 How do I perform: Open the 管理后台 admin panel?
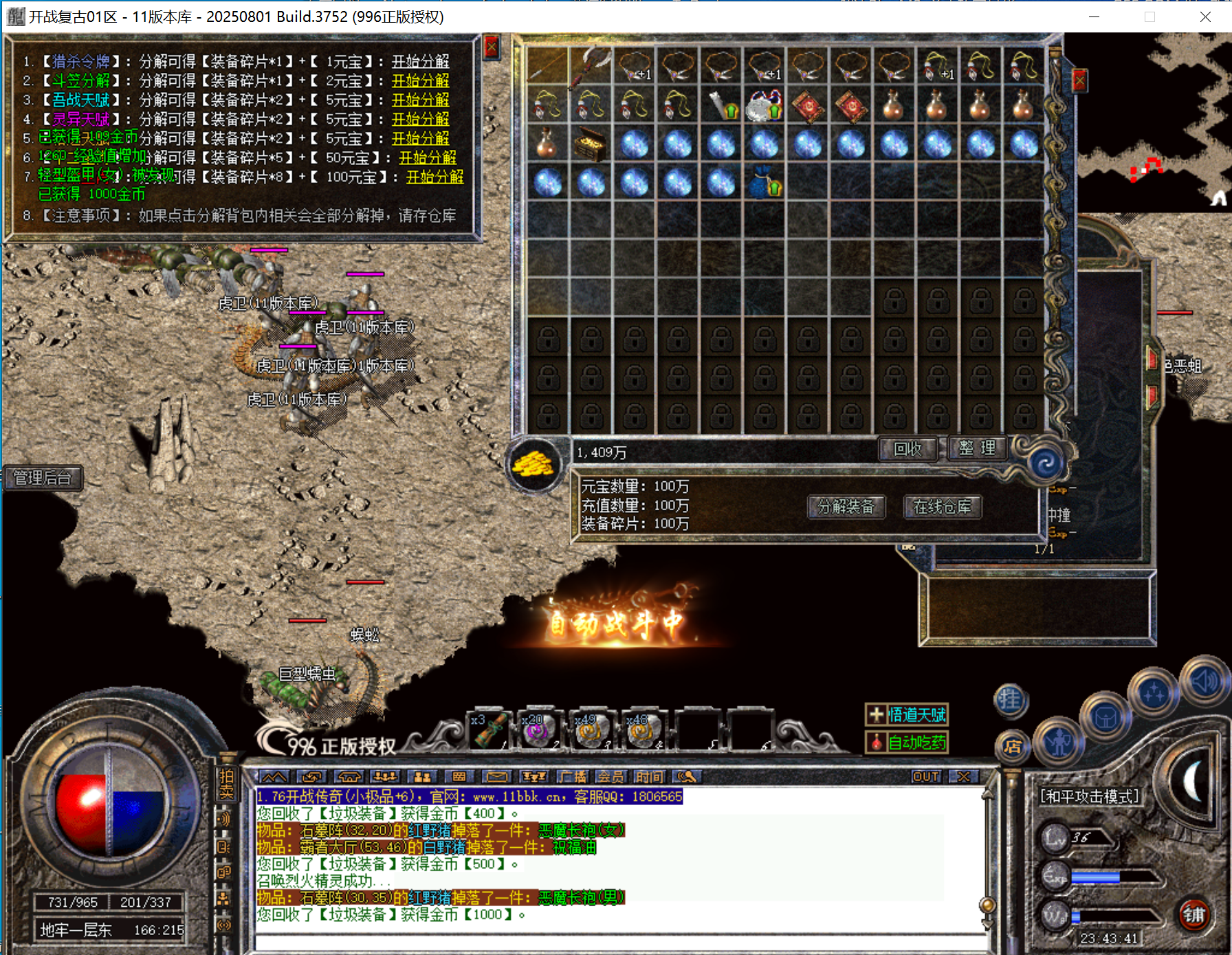point(43,478)
